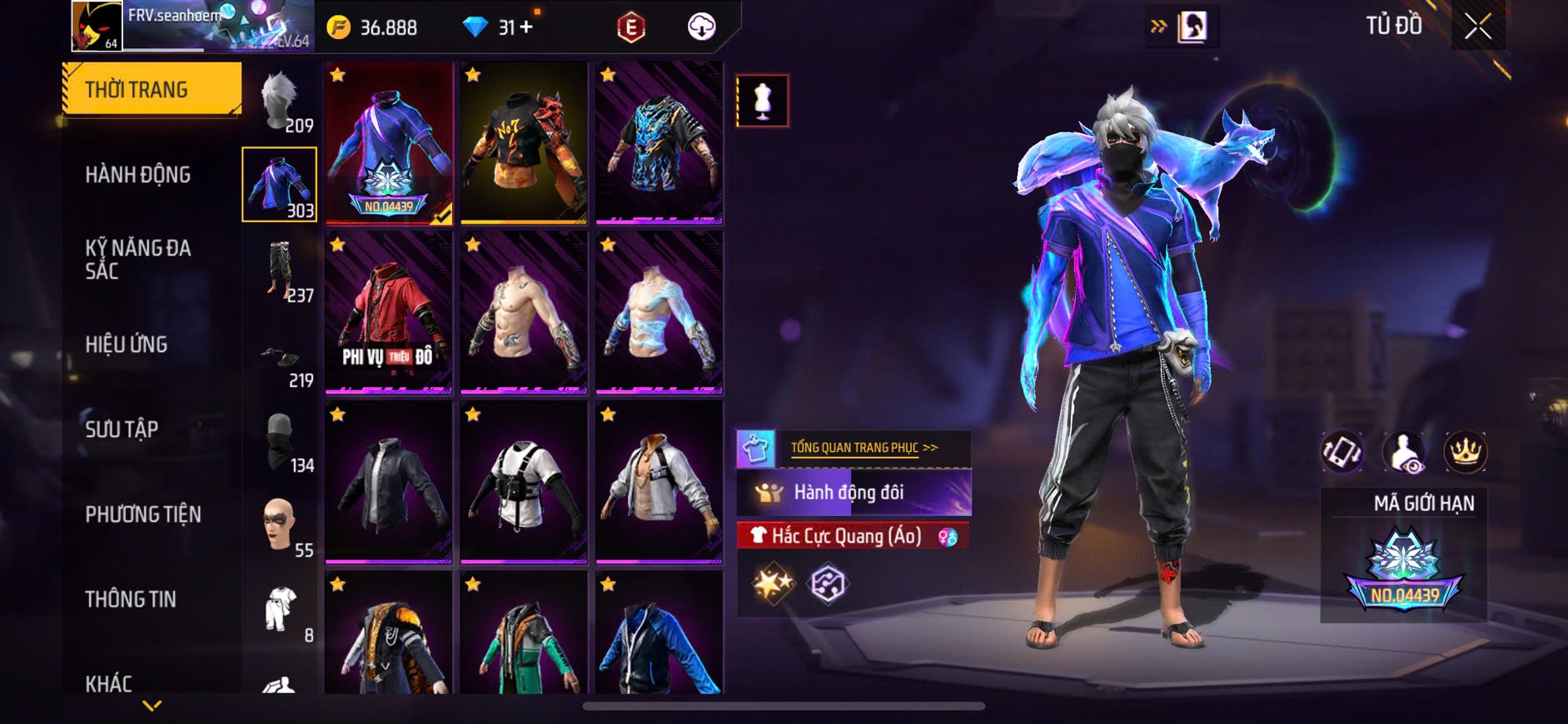Open the gold crown icon

[x=1465, y=453]
